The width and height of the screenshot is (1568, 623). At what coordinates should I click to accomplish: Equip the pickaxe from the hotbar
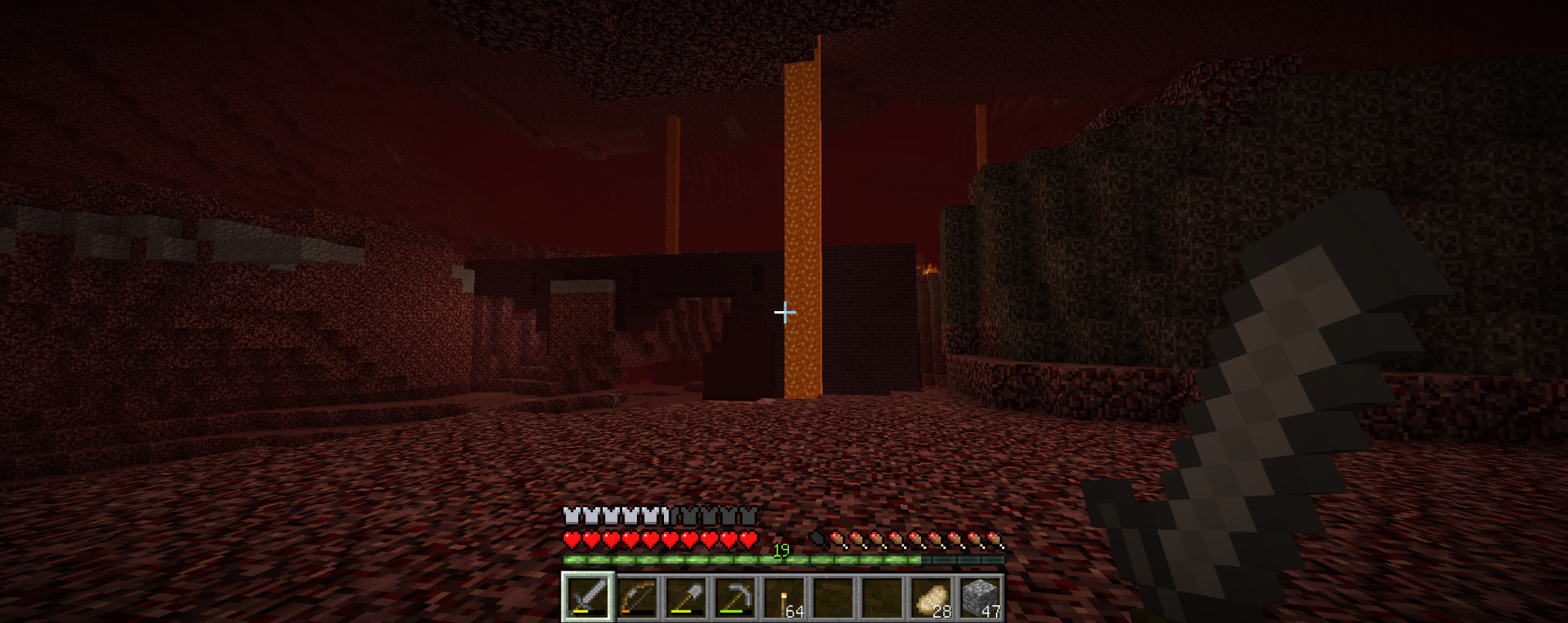pos(736,597)
